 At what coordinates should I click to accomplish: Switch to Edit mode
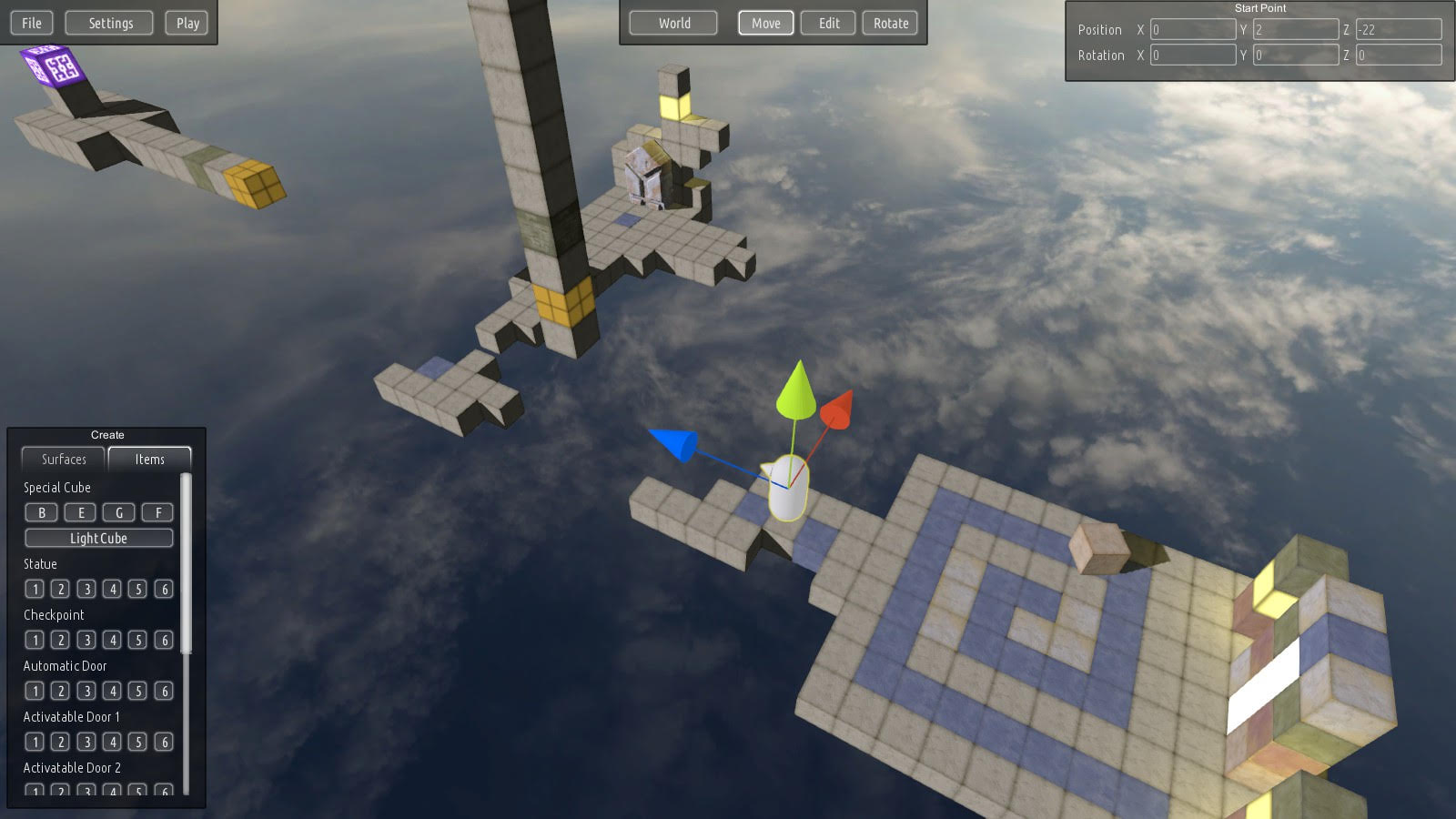click(827, 23)
